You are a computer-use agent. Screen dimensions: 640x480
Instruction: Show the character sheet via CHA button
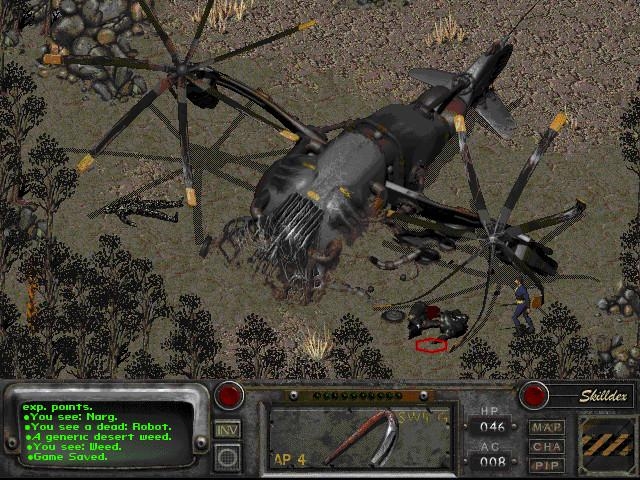547,446
